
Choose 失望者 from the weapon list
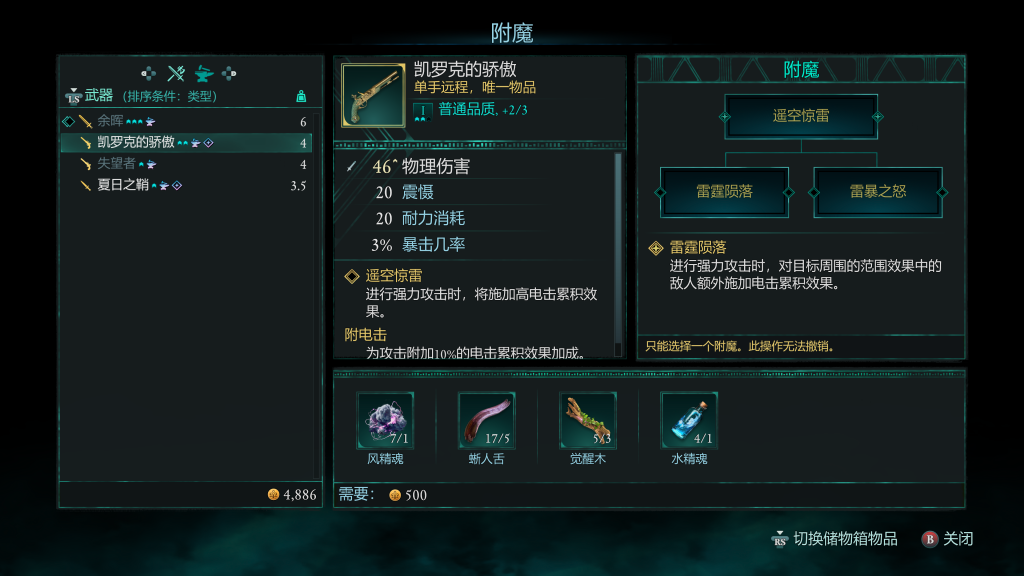click(x=116, y=164)
